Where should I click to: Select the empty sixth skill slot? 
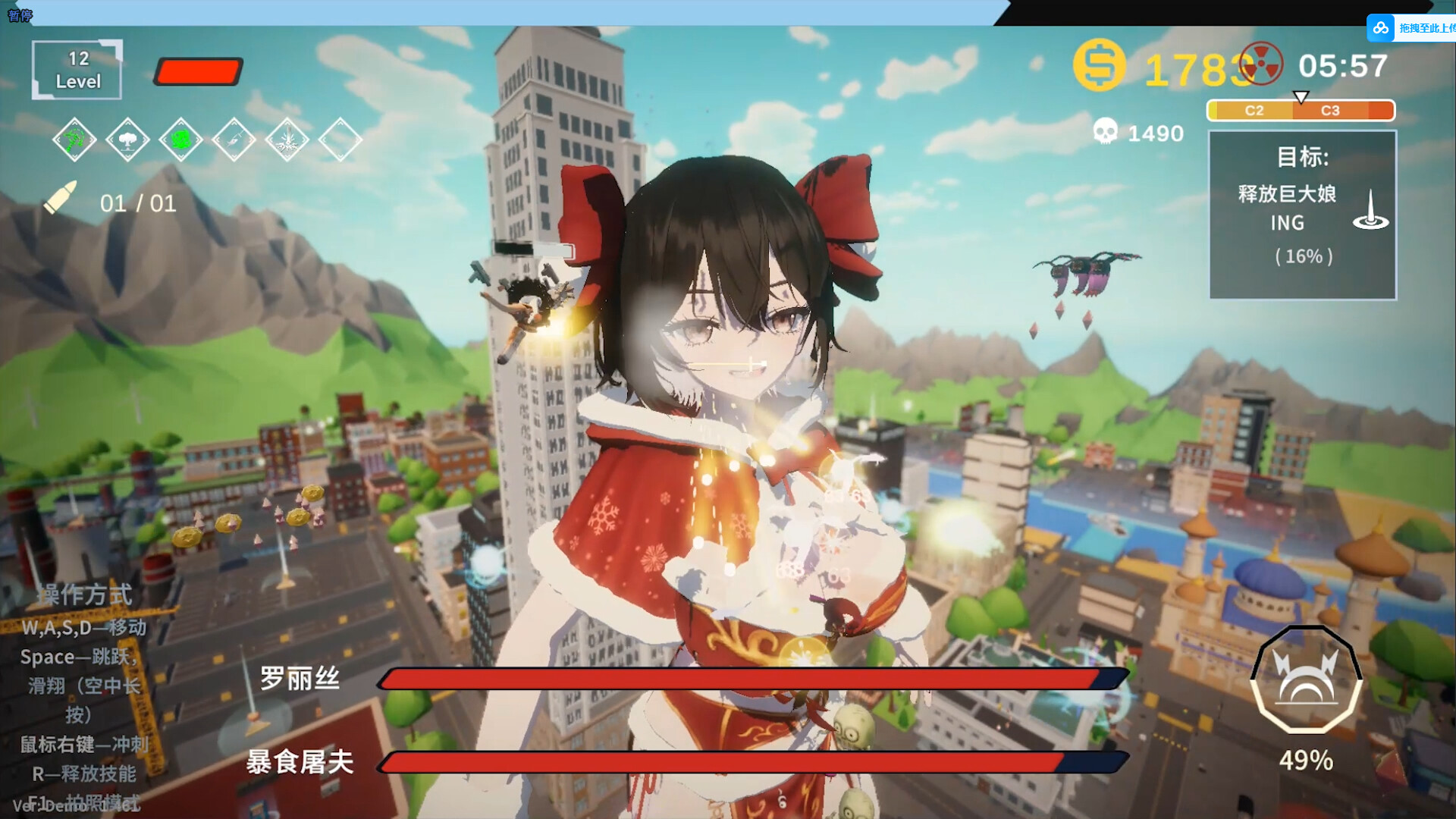click(340, 140)
